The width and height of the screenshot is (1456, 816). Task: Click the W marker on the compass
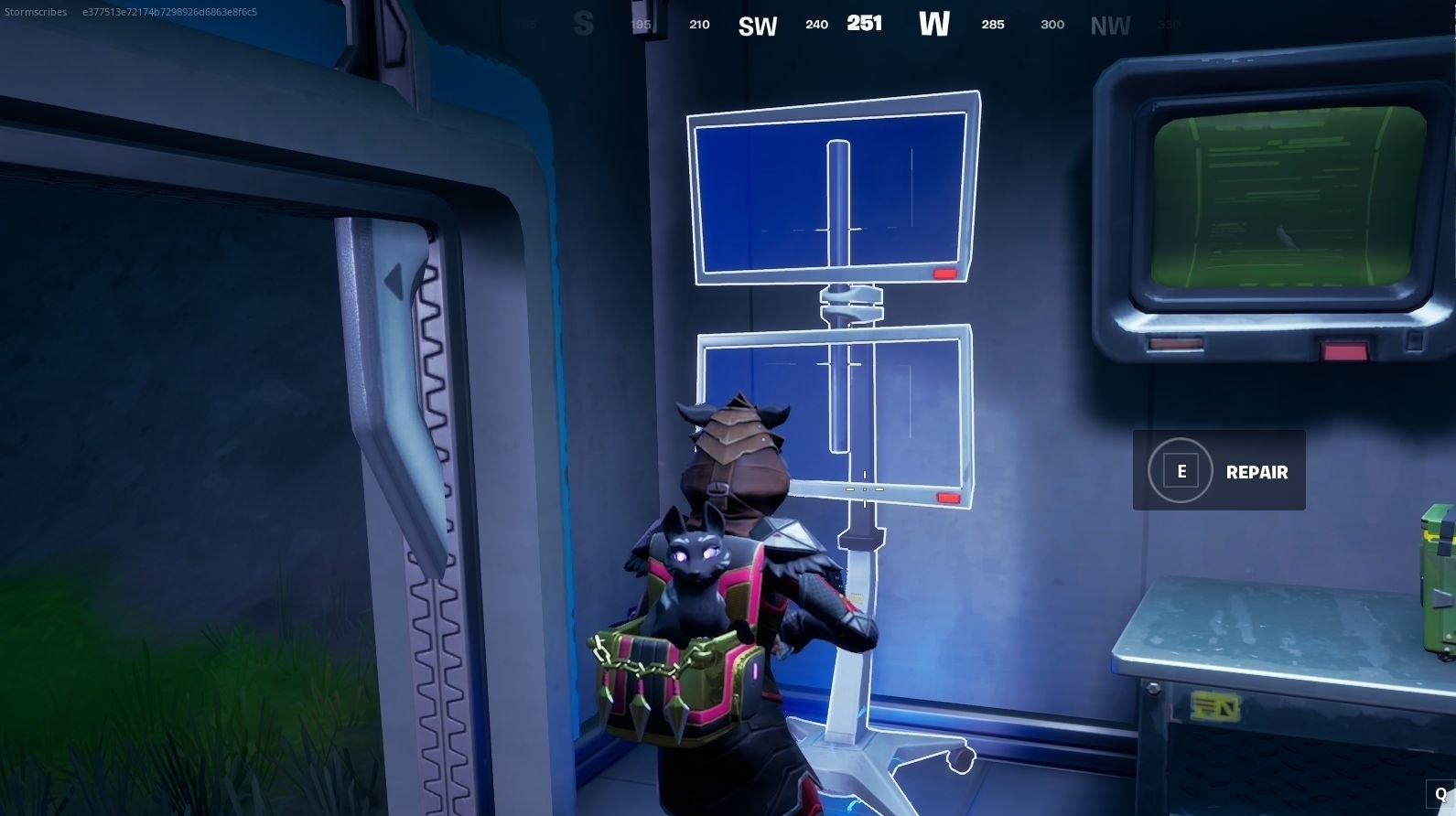(x=934, y=25)
